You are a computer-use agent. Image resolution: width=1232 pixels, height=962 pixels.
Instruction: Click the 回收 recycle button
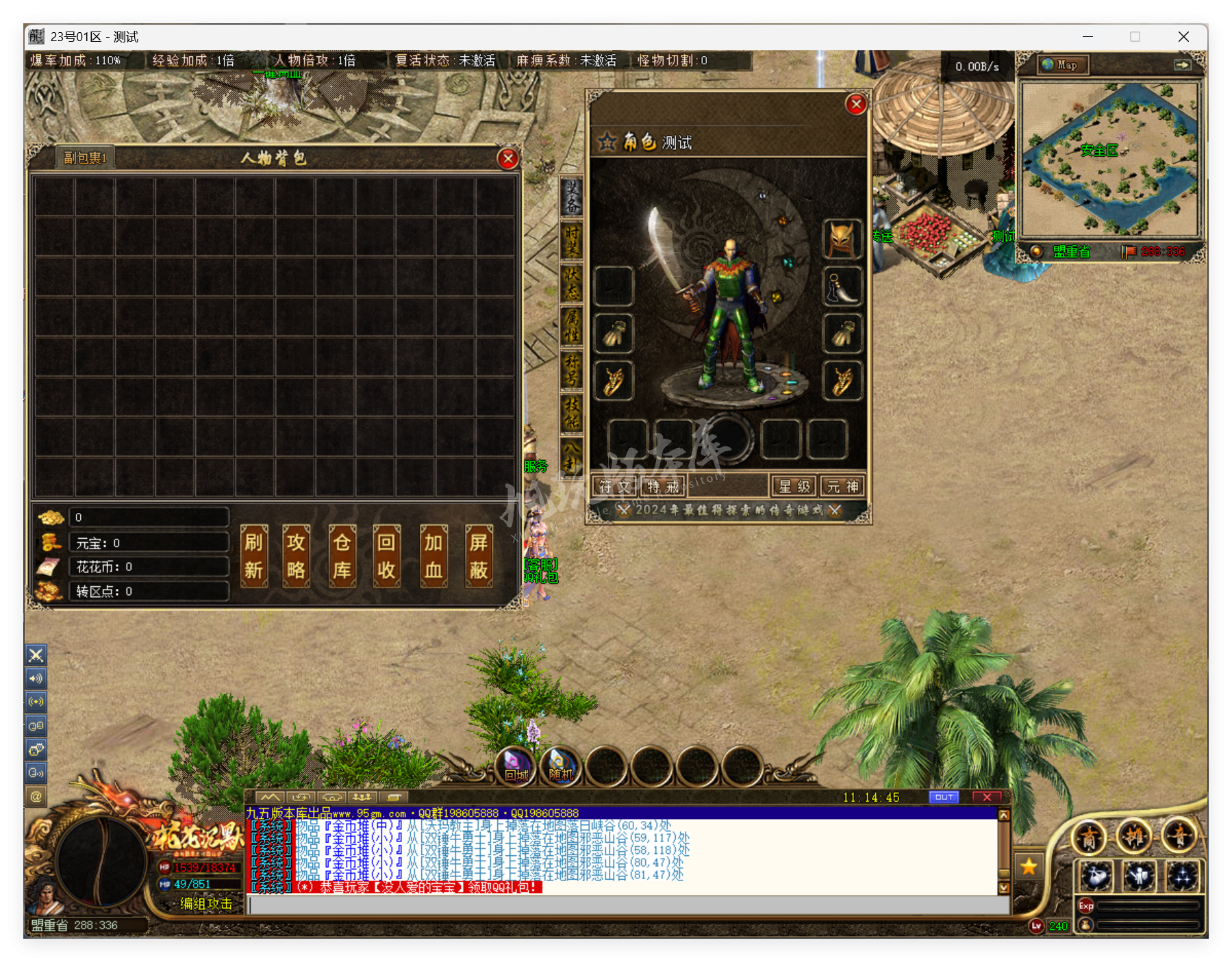[x=386, y=556]
